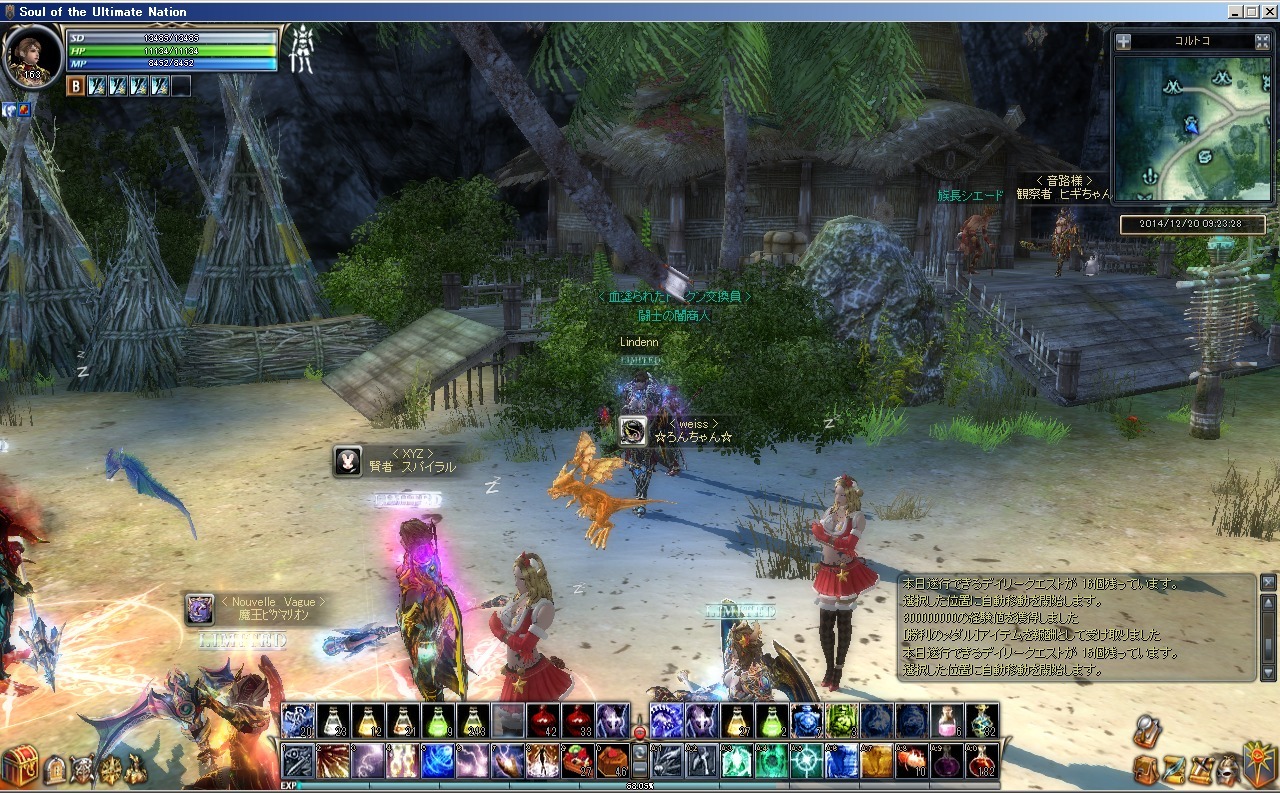This screenshot has width=1280, height=793.
Task: Click the Koltko minimap
Action: point(1191,127)
